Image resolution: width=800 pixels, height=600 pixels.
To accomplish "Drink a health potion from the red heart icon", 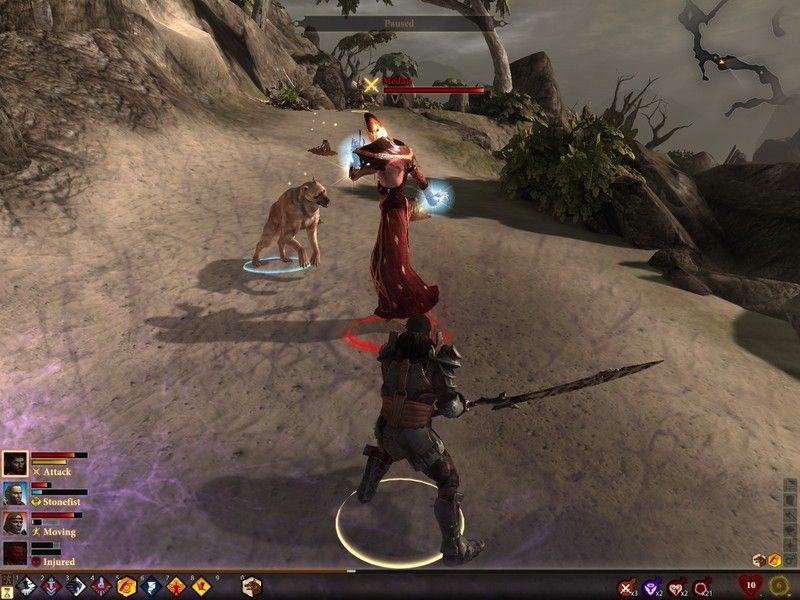I will pos(750,585).
